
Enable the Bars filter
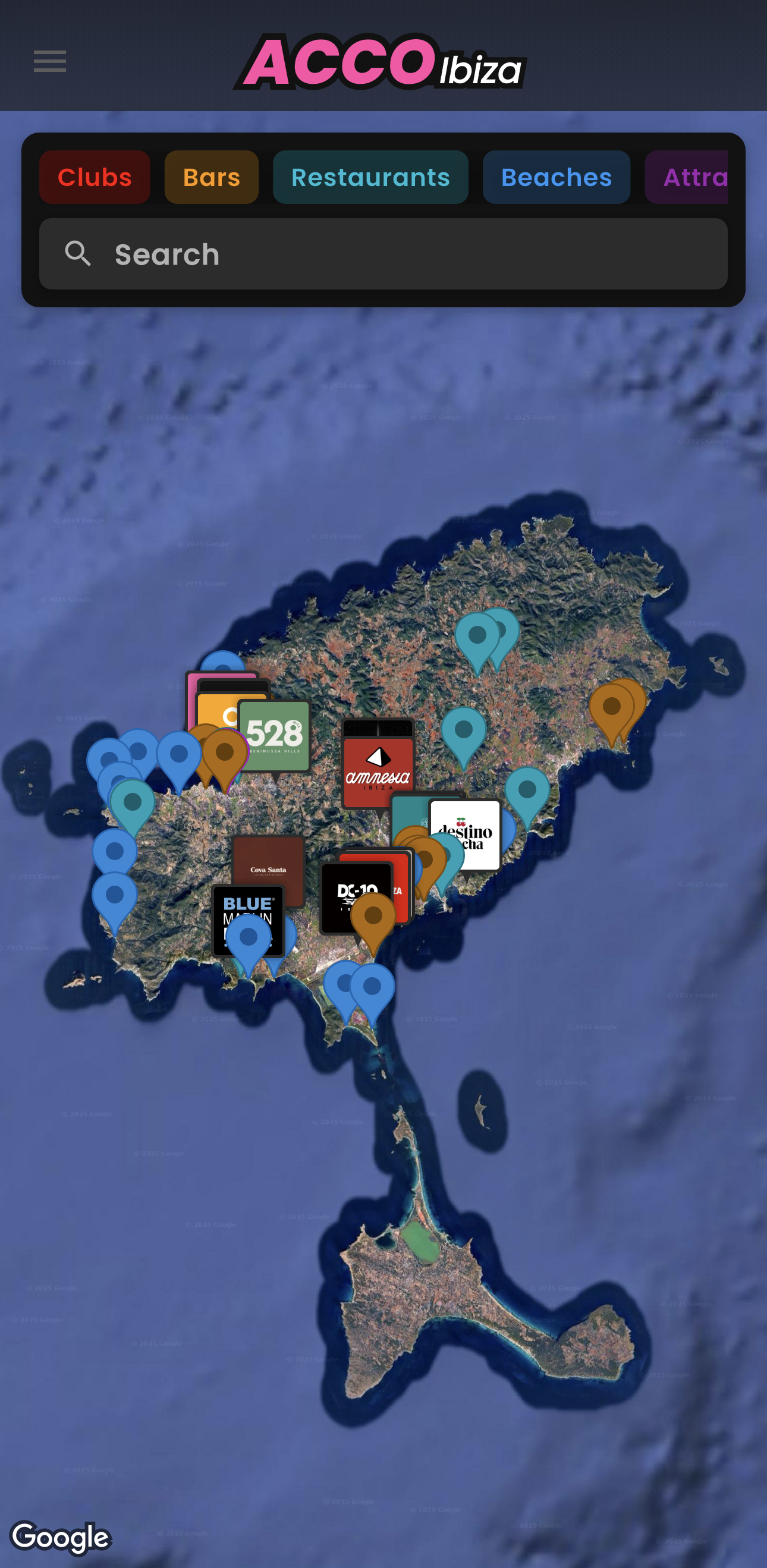coord(211,177)
